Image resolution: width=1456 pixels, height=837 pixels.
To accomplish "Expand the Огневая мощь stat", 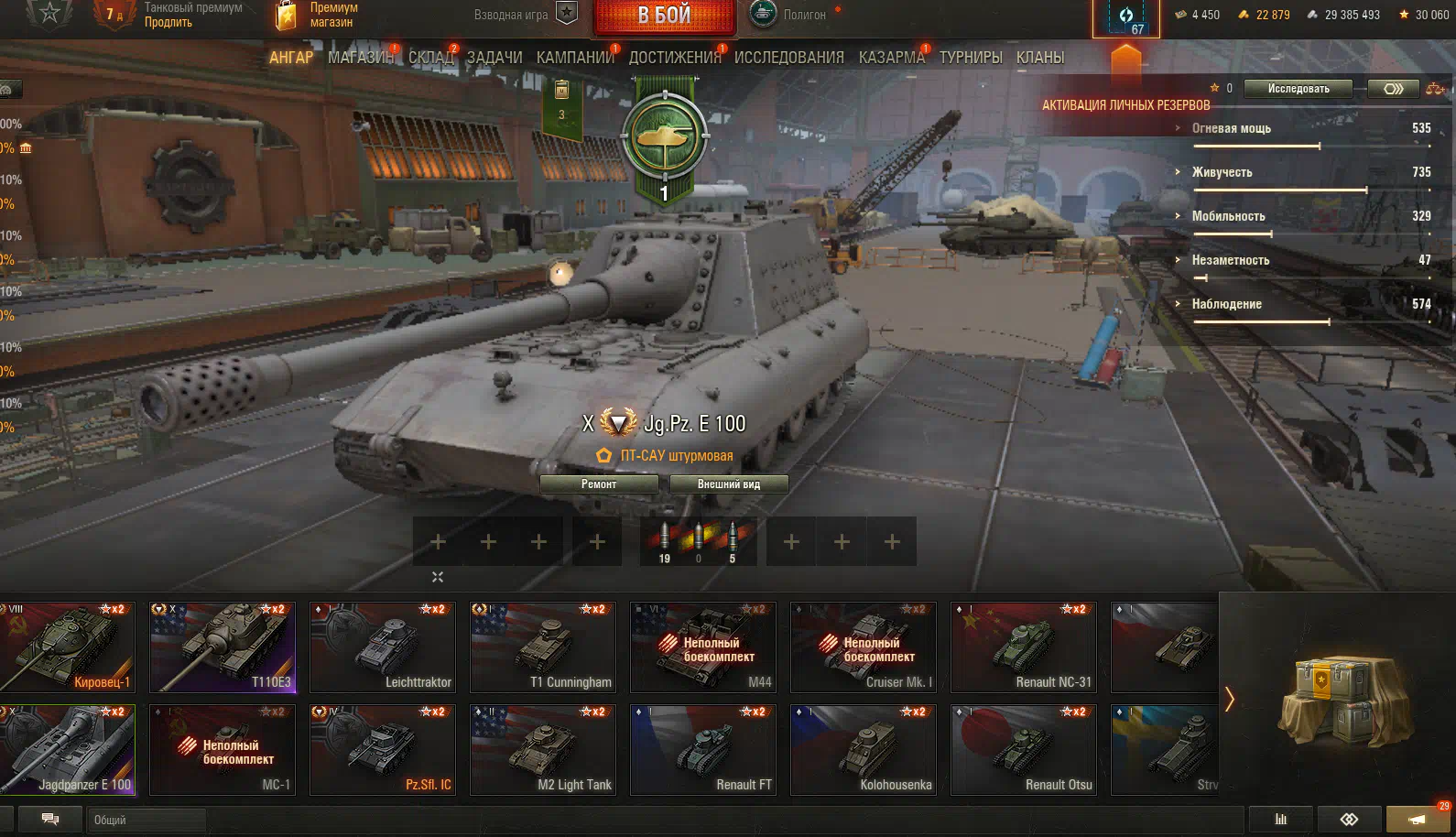I will click(x=1231, y=129).
